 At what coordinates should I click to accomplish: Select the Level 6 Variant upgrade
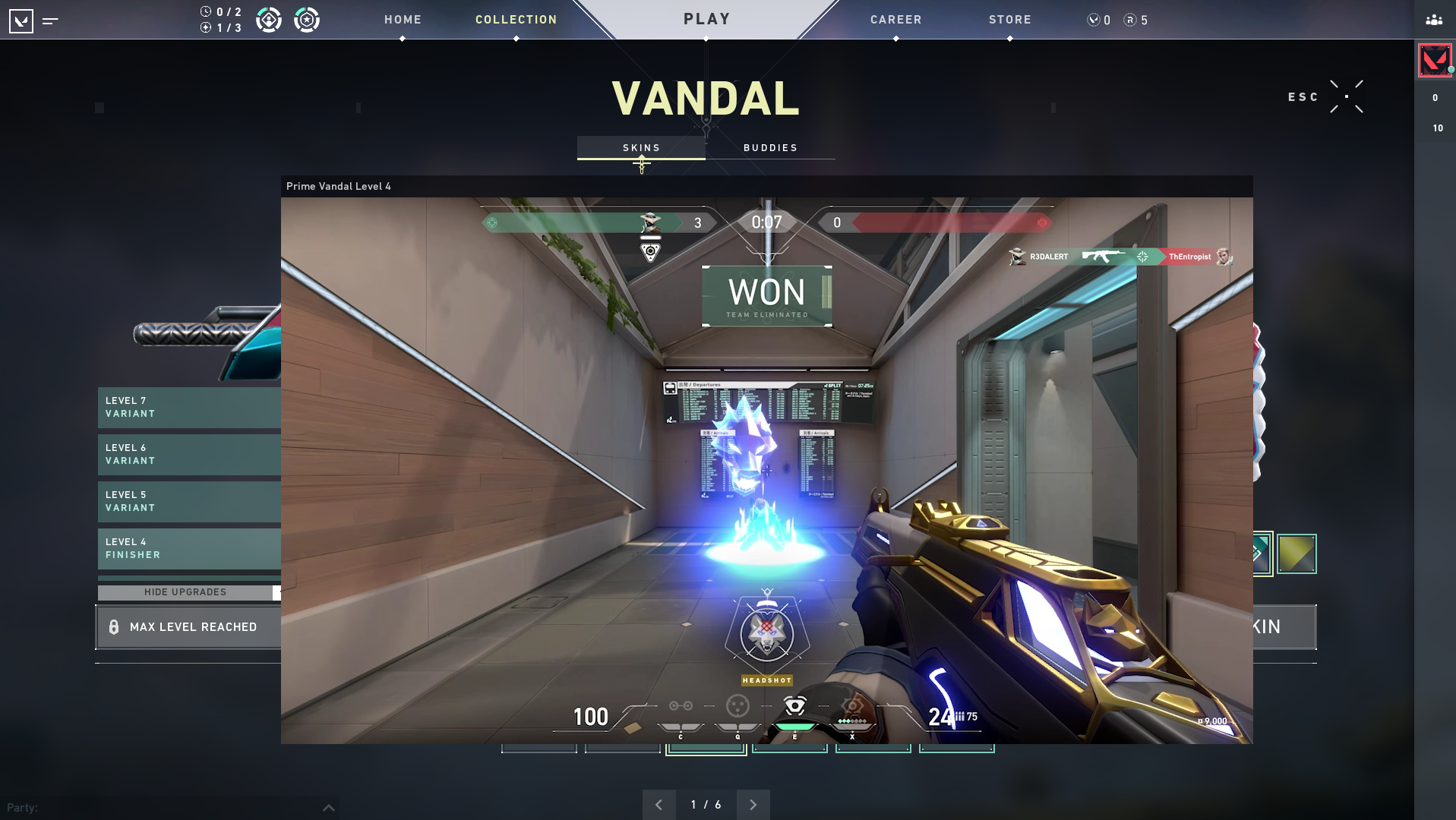tap(189, 454)
